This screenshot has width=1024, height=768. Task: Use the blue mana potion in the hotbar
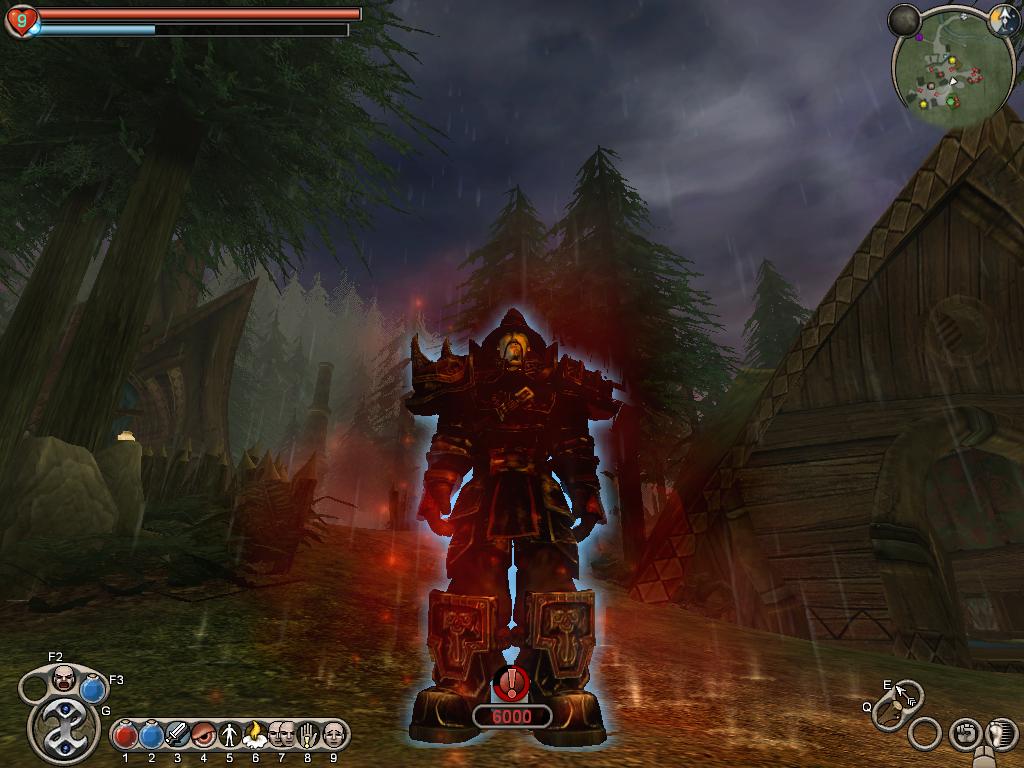tap(151, 736)
